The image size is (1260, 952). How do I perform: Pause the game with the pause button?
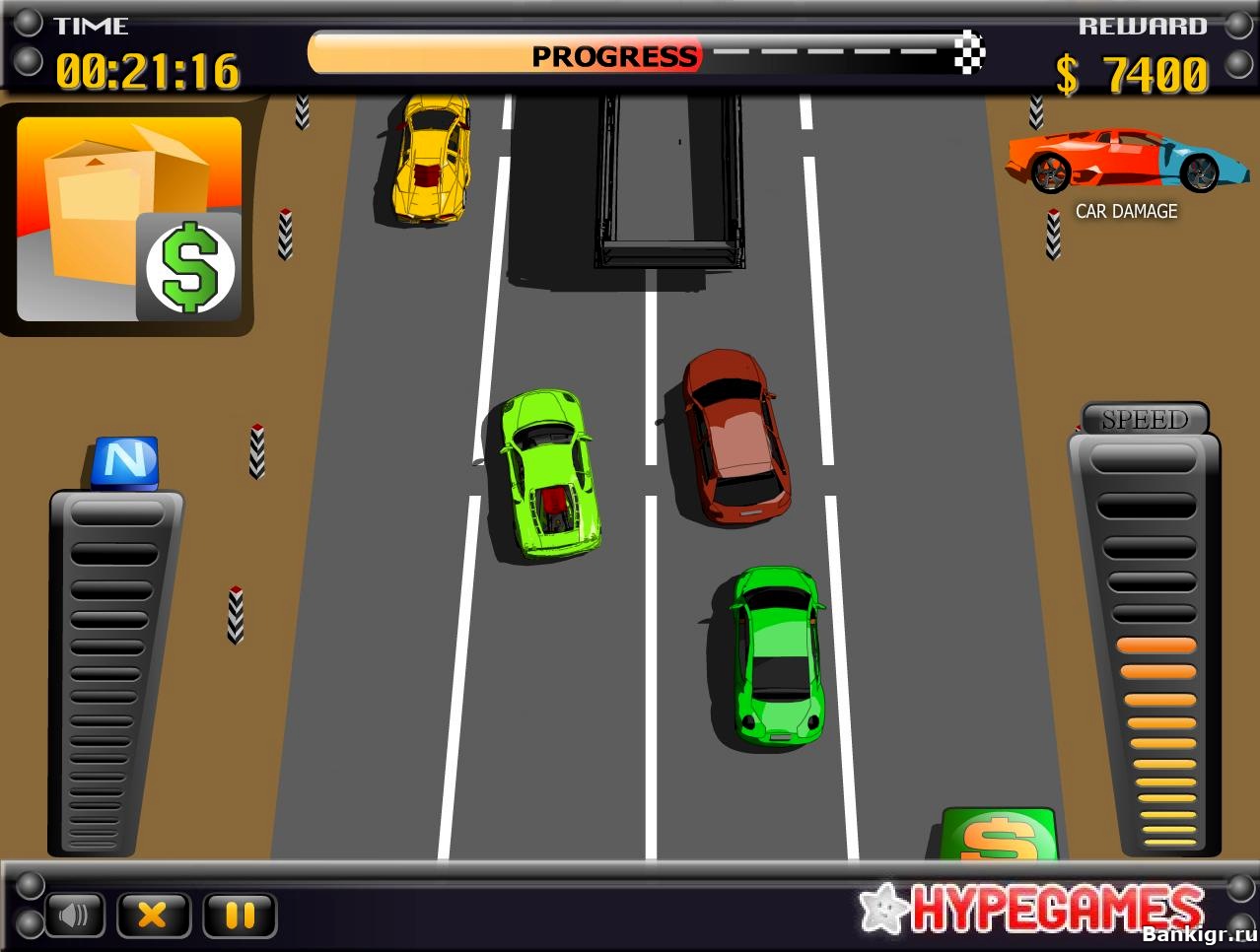click(240, 916)
